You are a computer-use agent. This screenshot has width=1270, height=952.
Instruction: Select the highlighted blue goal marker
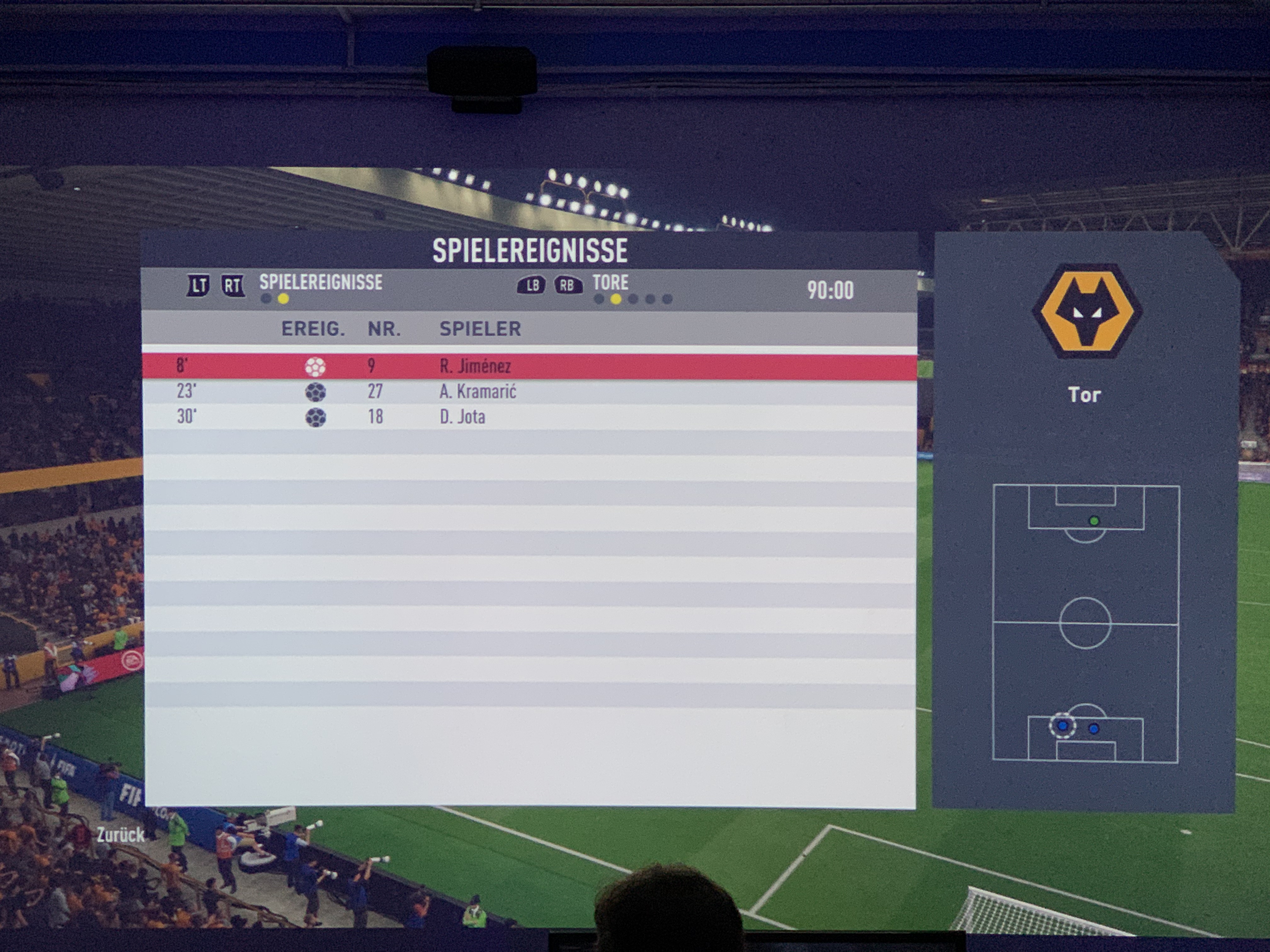(x=1062, y=726)
